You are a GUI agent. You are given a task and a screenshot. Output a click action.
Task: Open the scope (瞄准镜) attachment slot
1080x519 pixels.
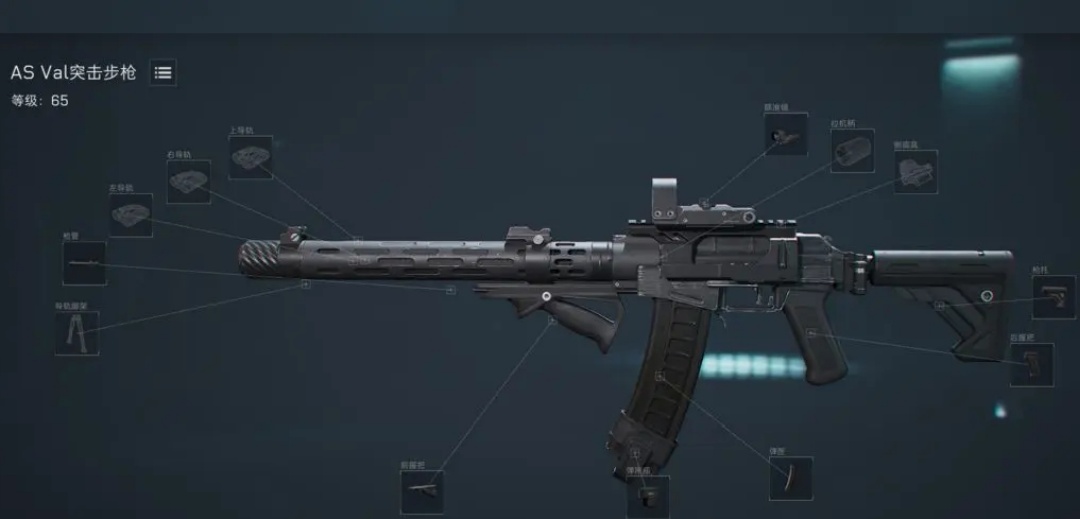[x=785, y=133]
